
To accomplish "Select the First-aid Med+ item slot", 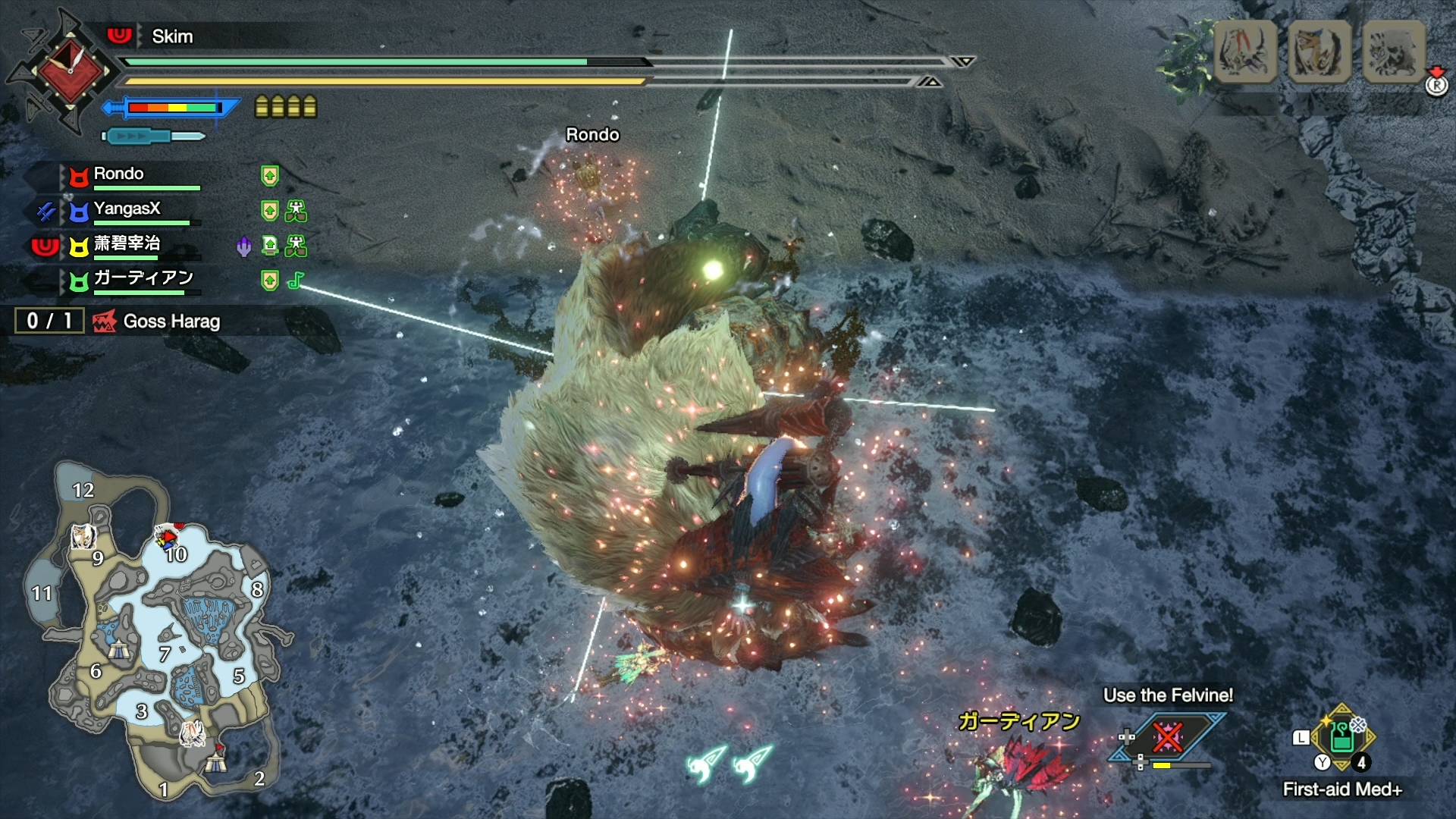I will tap(1342, 739).
